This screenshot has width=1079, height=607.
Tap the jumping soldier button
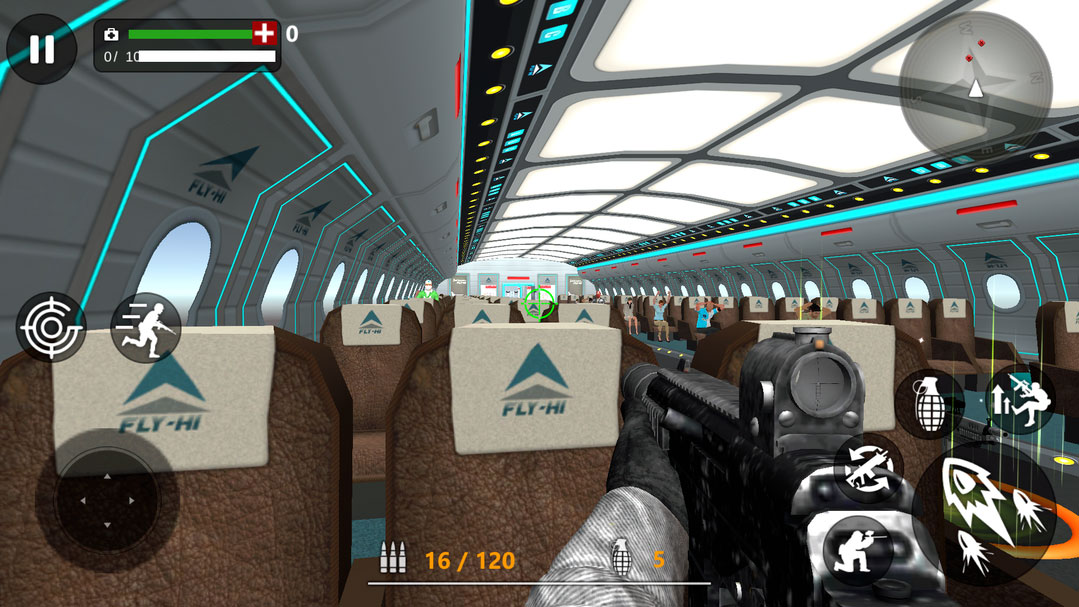(1021, 399)
